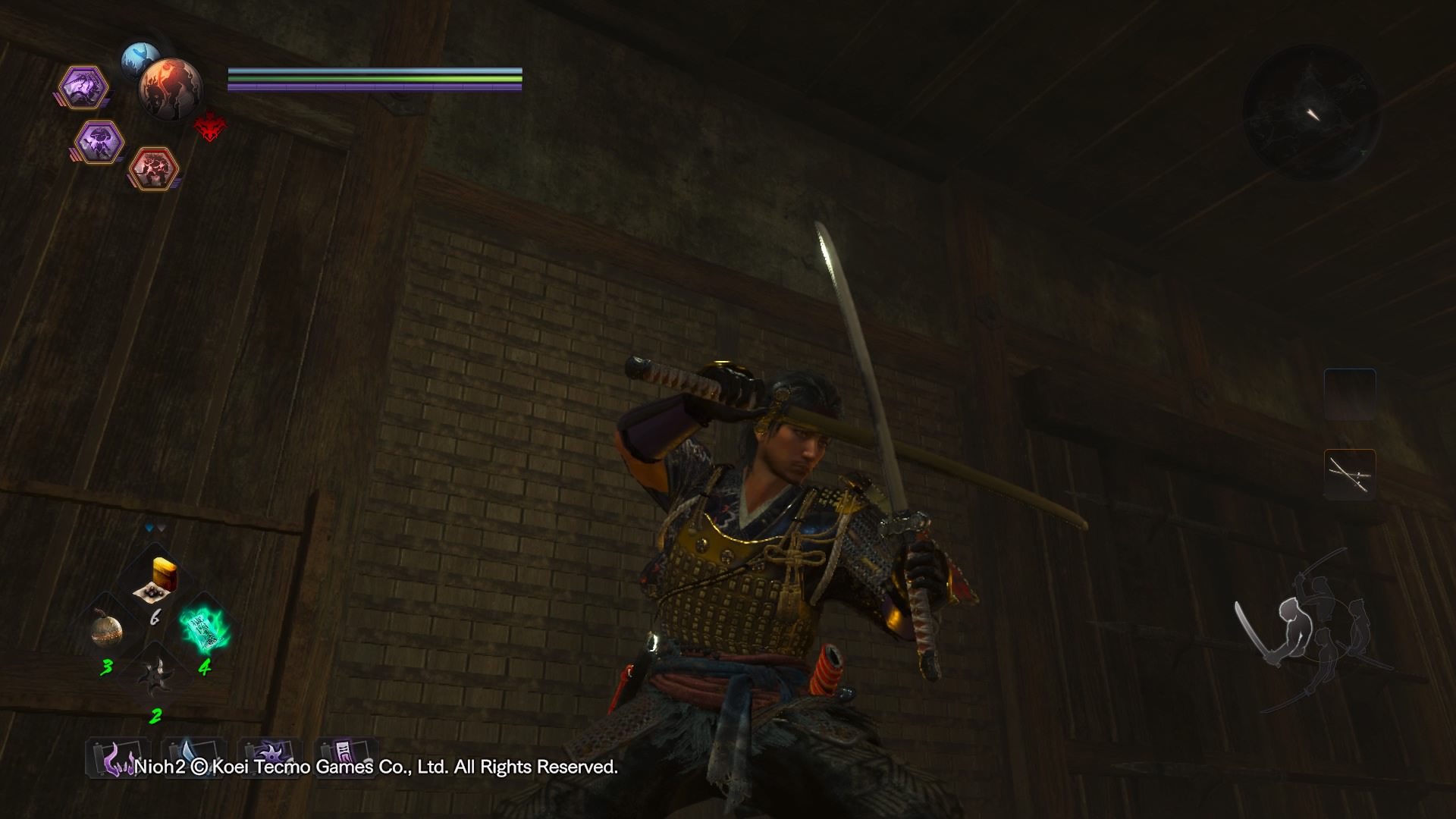Use the red-bordered ogre soul core
Image resolution: width=1456 pixels, height=819 pixels.
154,168
